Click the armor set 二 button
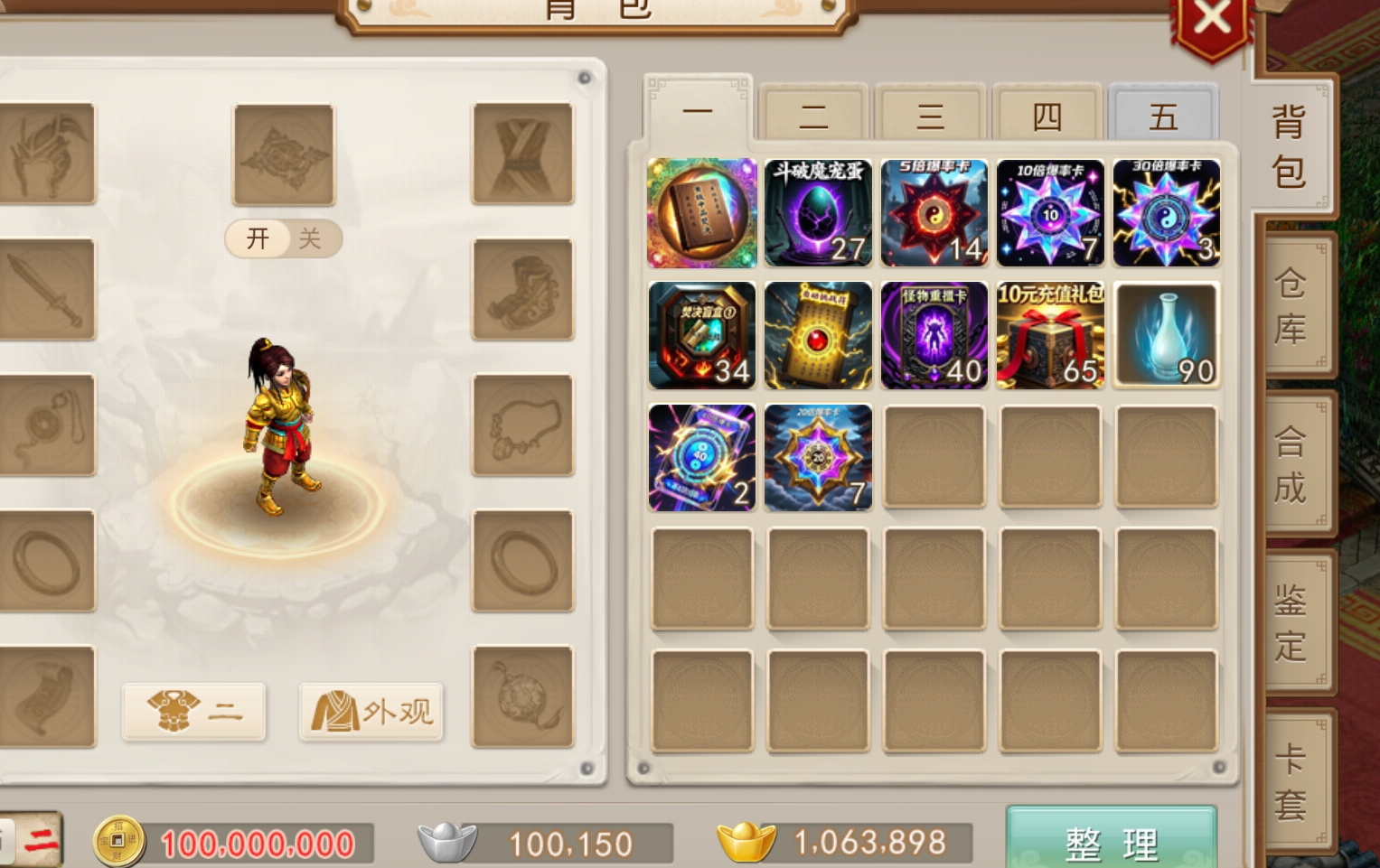 [x=194, y=712]
